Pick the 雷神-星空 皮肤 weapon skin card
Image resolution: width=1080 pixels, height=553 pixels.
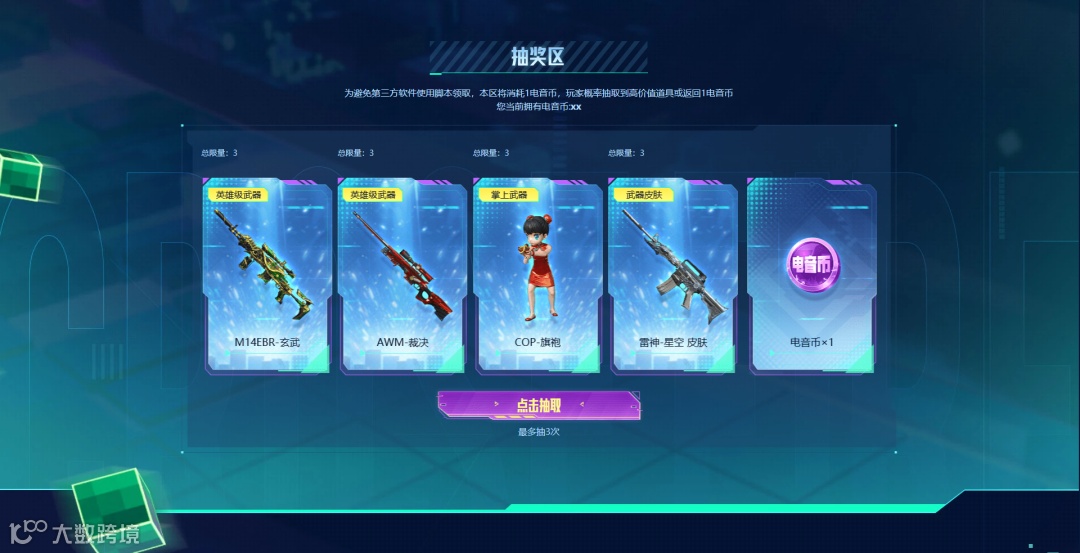[672, 276]
